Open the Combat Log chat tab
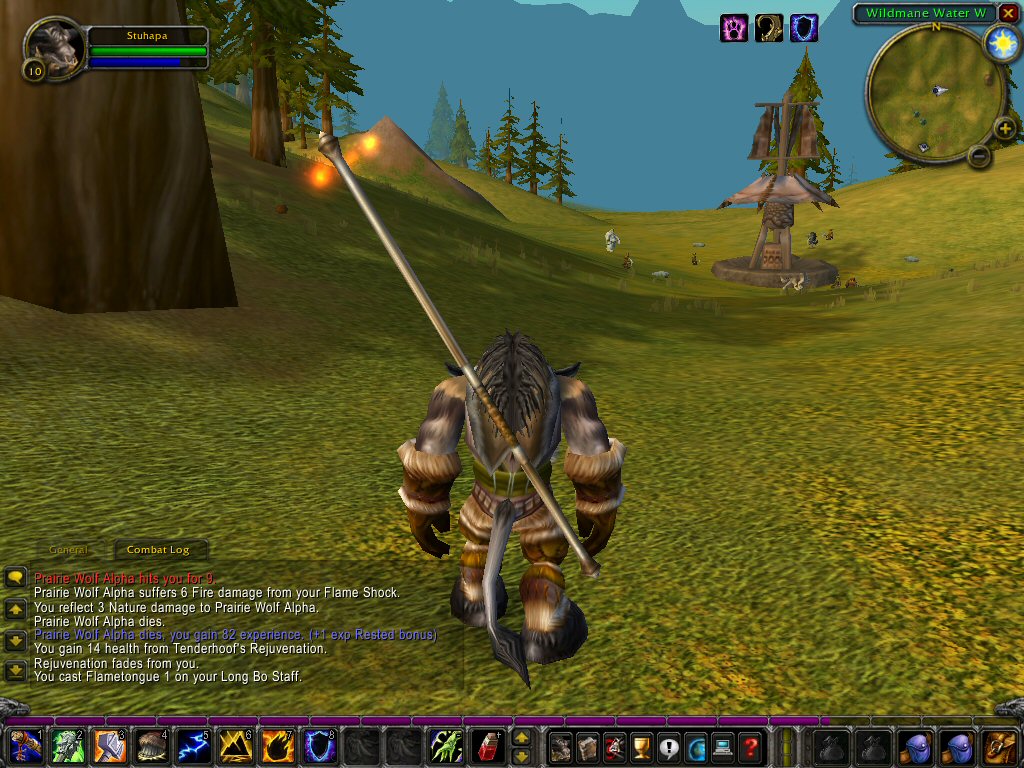The image size is (1024, 768). (158, 550)
